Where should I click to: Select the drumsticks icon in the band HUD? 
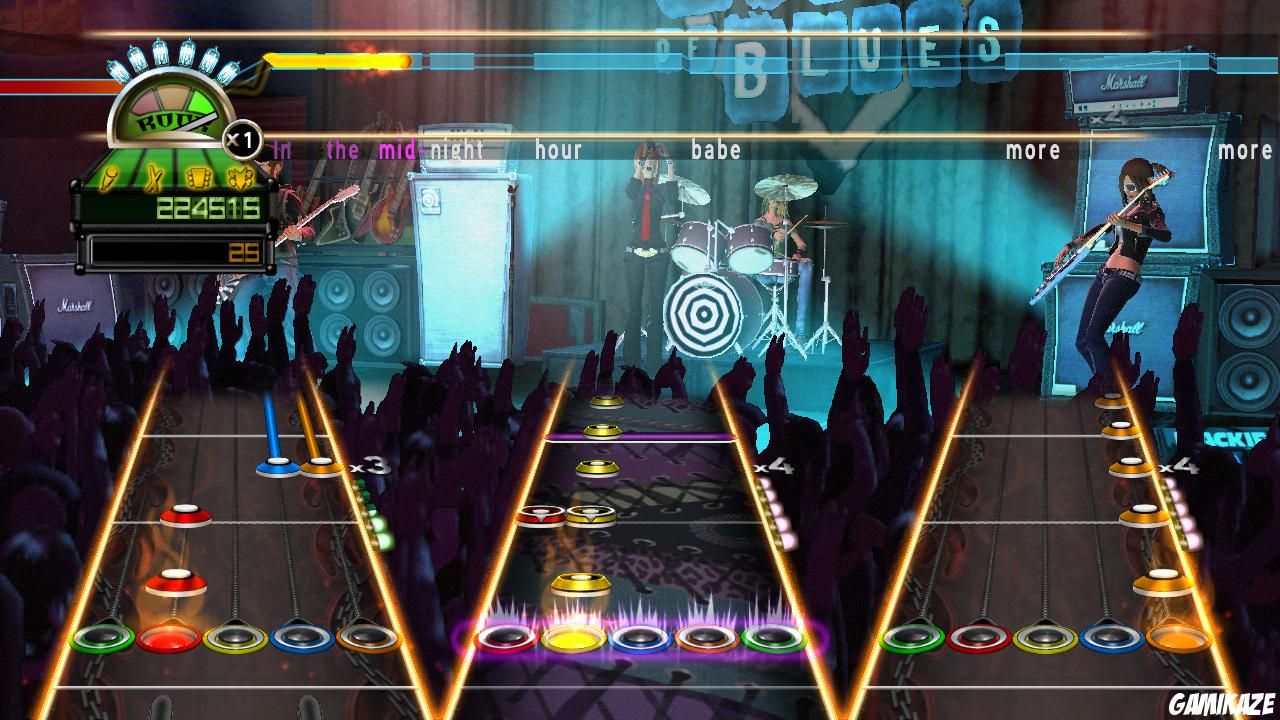pyautogui.click(x=153, y=178)
